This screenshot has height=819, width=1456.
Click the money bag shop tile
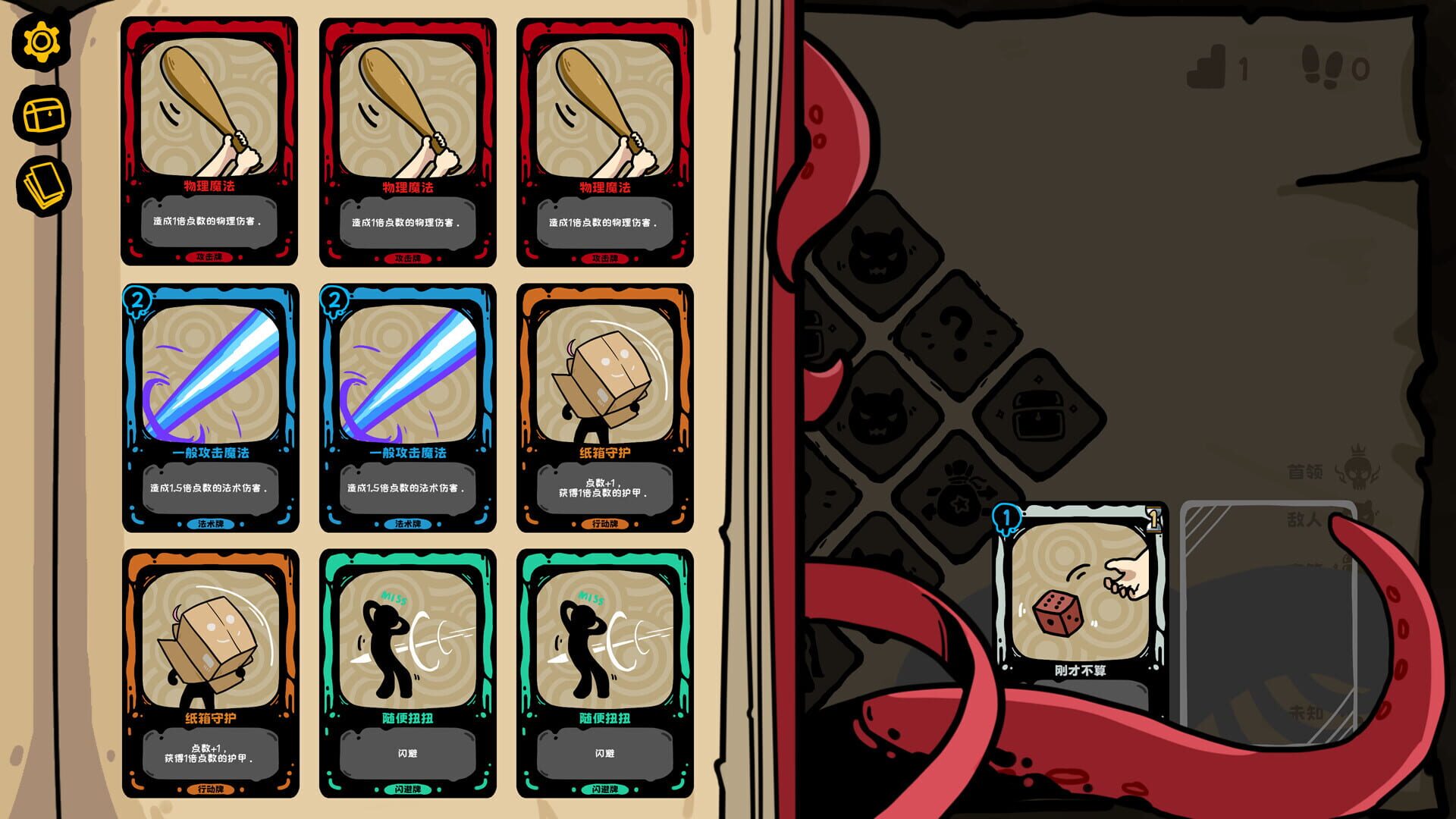tap(957, 489)
